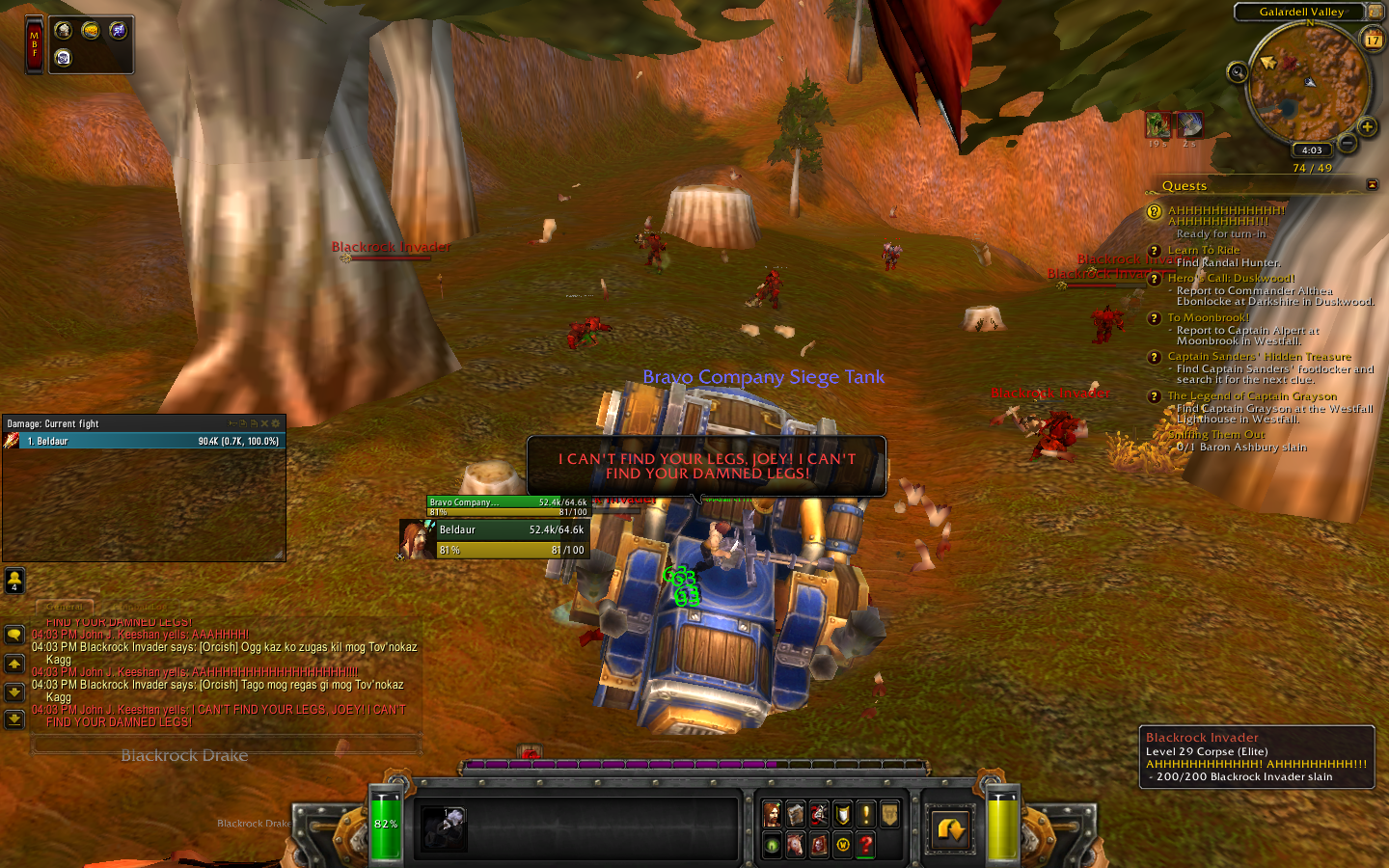The image size is (1389, 868).
Task: Click the horse Mounts icon
Action: click(x=797, y=844)
